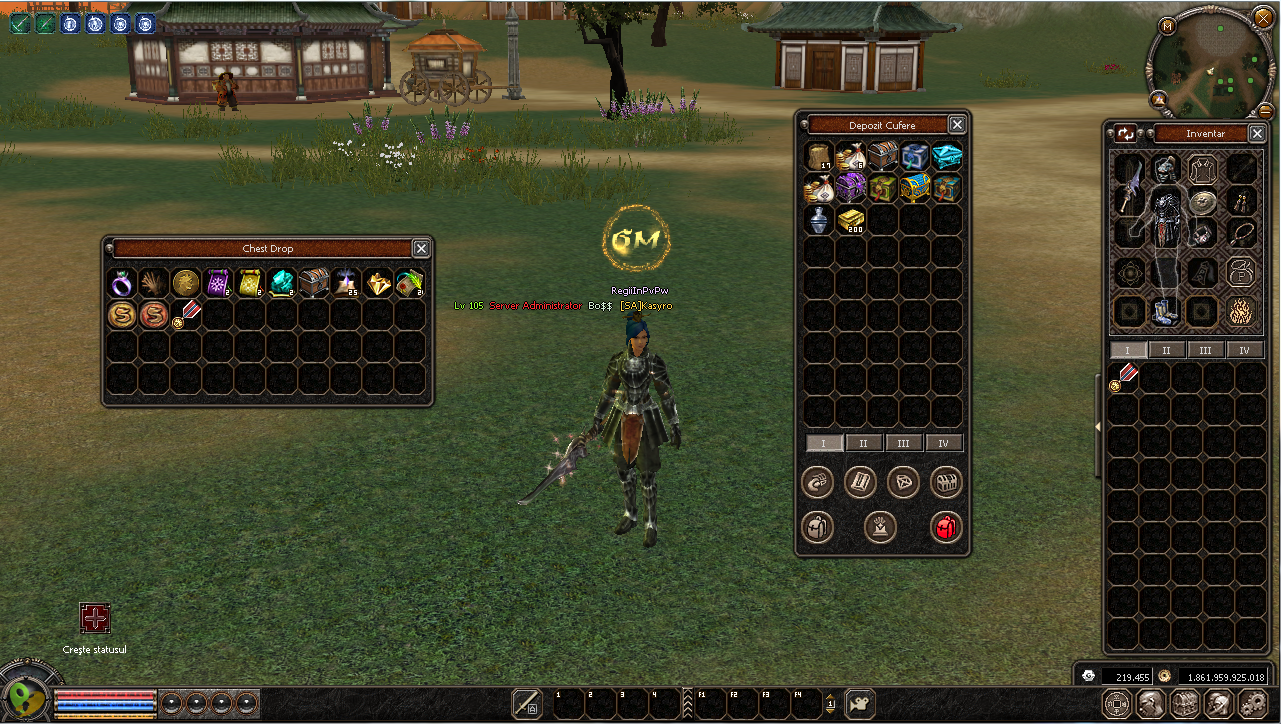Click the red Crește statusul plus icon

tap(95, 618)
